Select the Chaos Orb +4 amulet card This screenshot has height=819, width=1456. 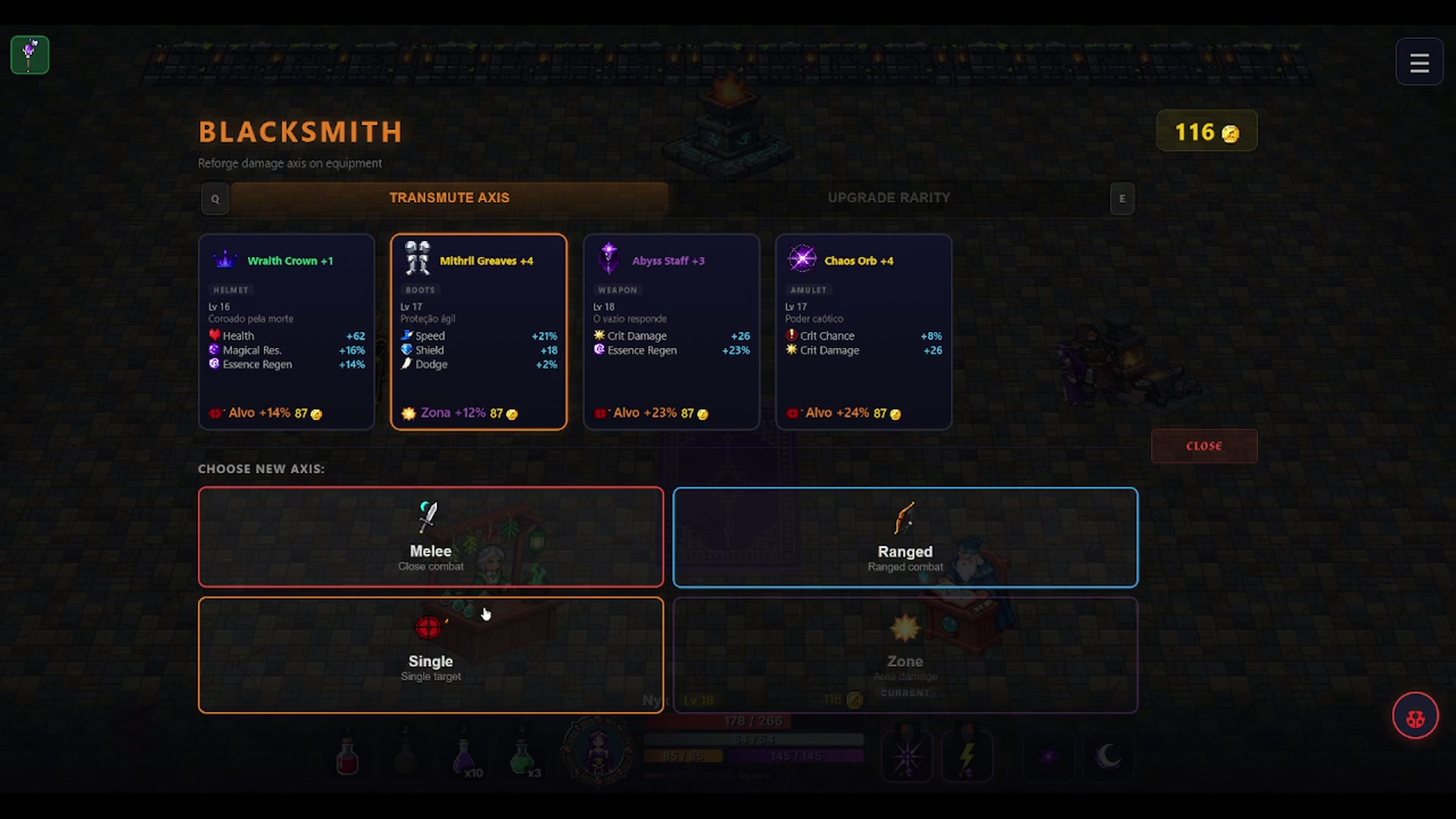coord(864,331)
